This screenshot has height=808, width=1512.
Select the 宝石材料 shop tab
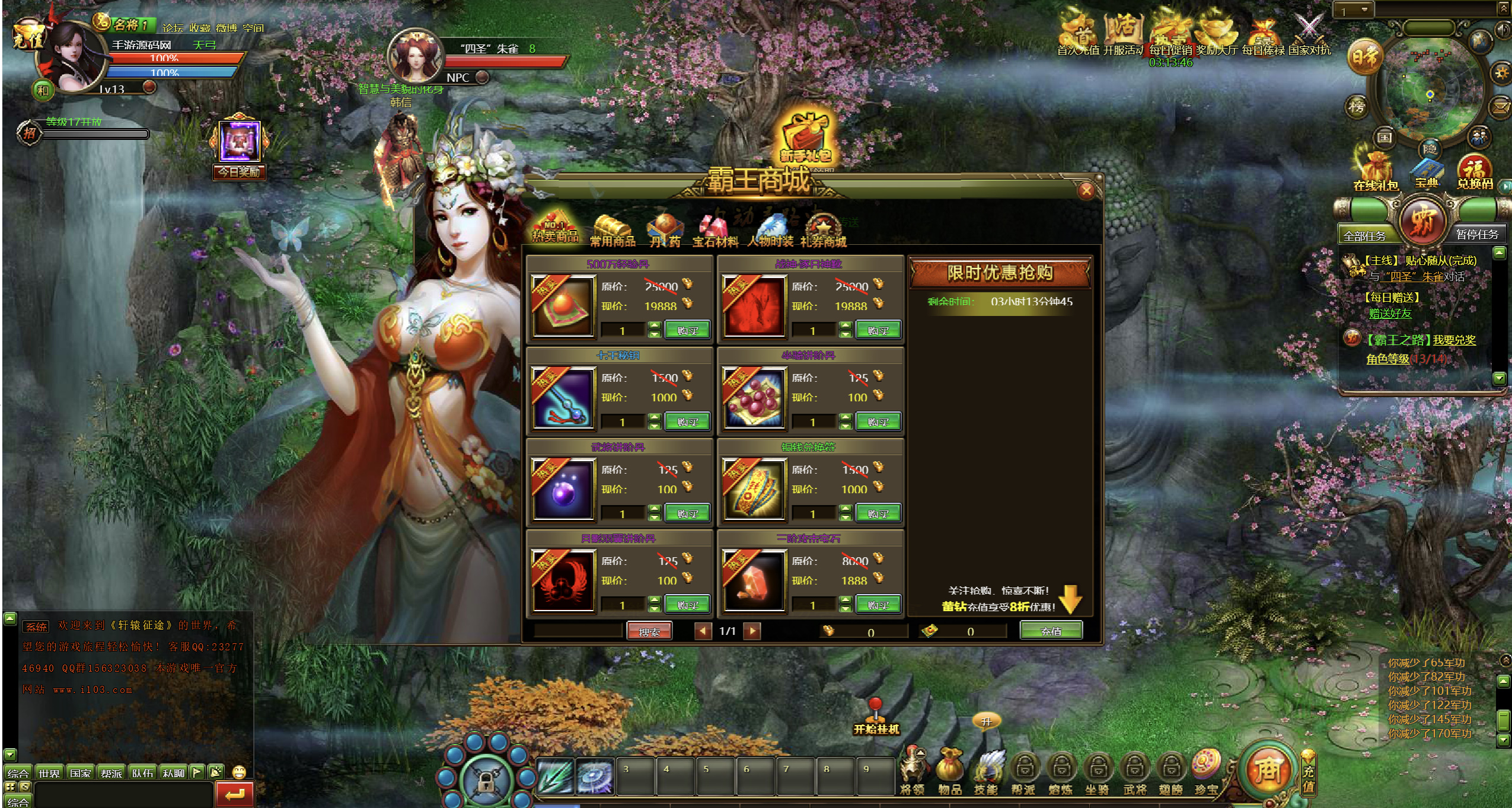tap(715, 232)
